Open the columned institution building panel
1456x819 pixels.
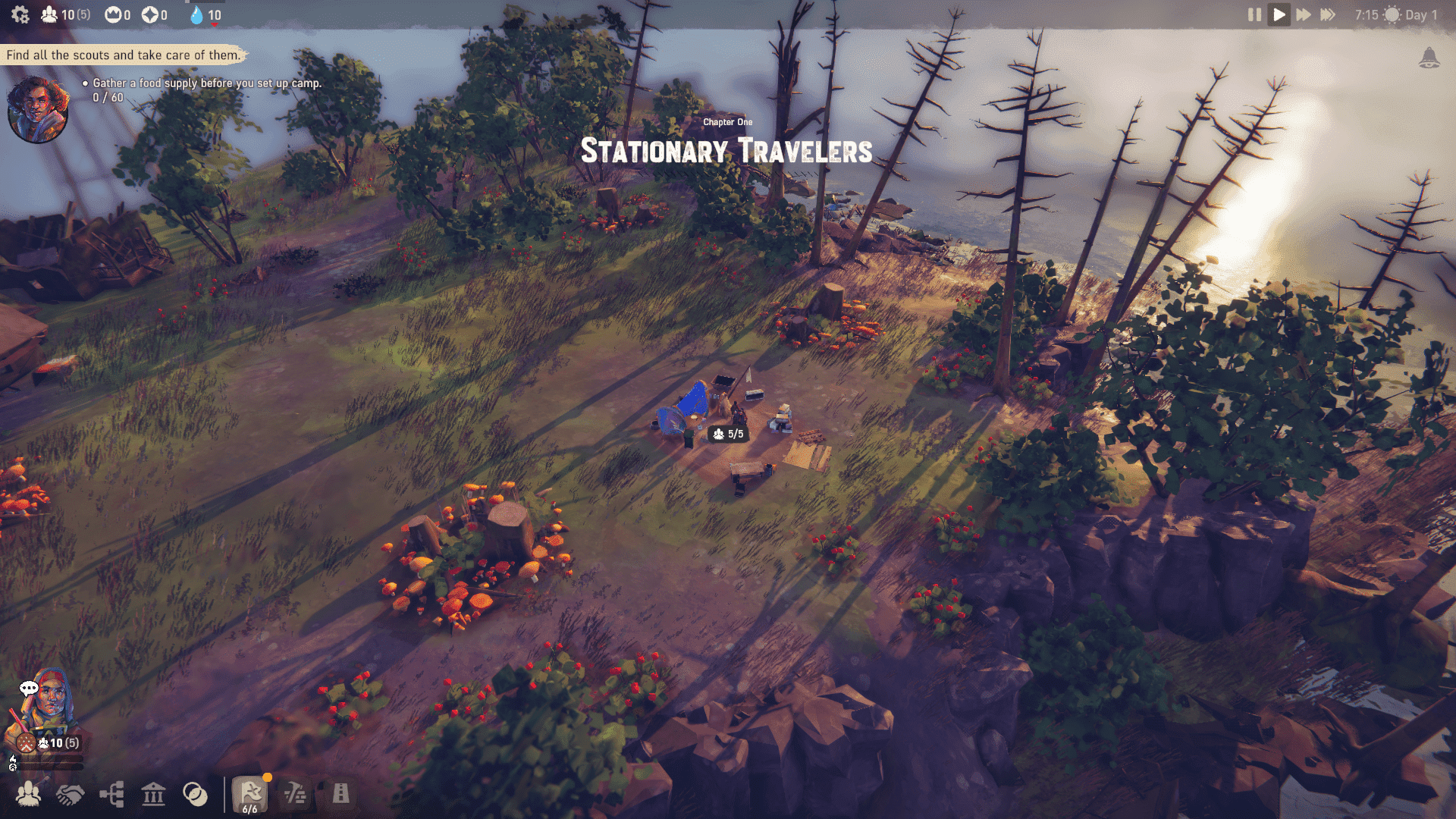pos(154,794)
